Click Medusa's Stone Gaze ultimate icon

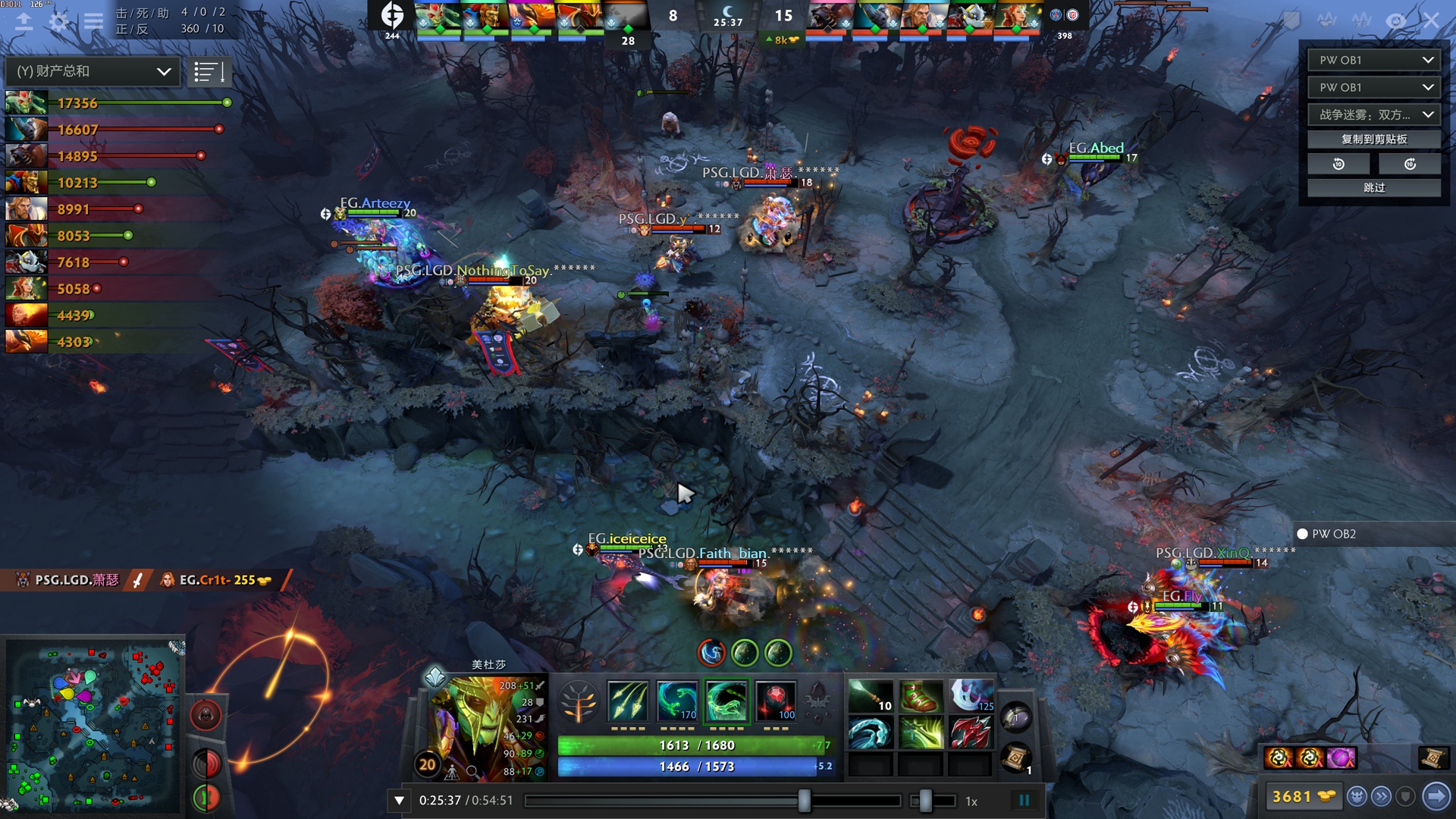(x=776, y=701)
